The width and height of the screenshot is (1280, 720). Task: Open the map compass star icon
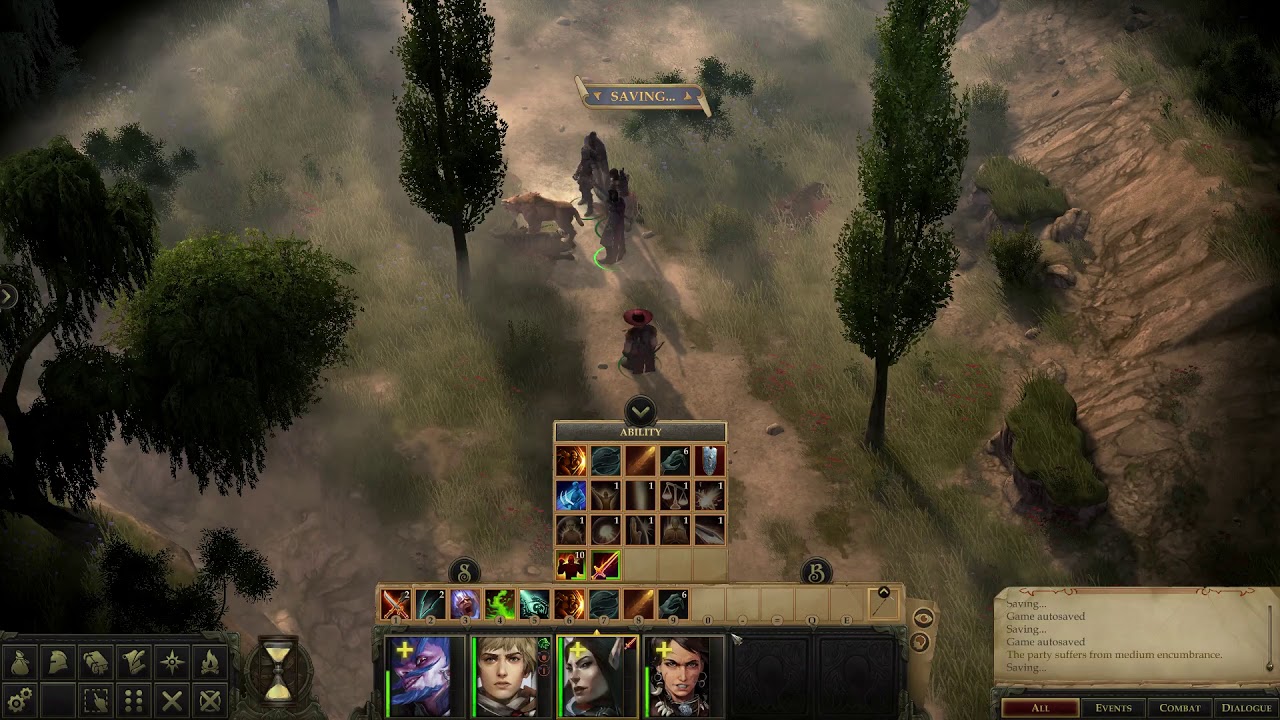172,661
